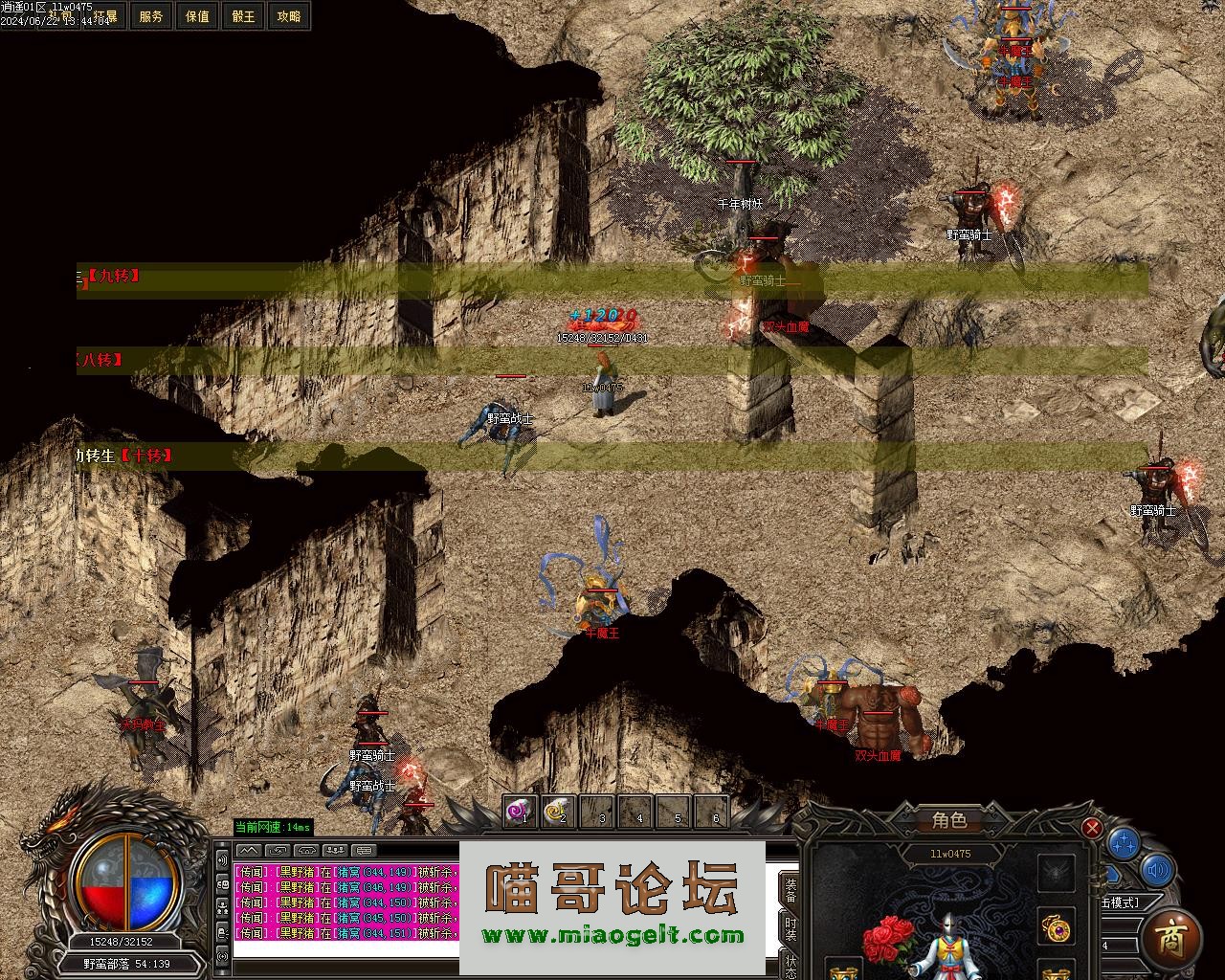
Task: Select the gold amulet equipment slot
Action: (x=1057, y=926)
